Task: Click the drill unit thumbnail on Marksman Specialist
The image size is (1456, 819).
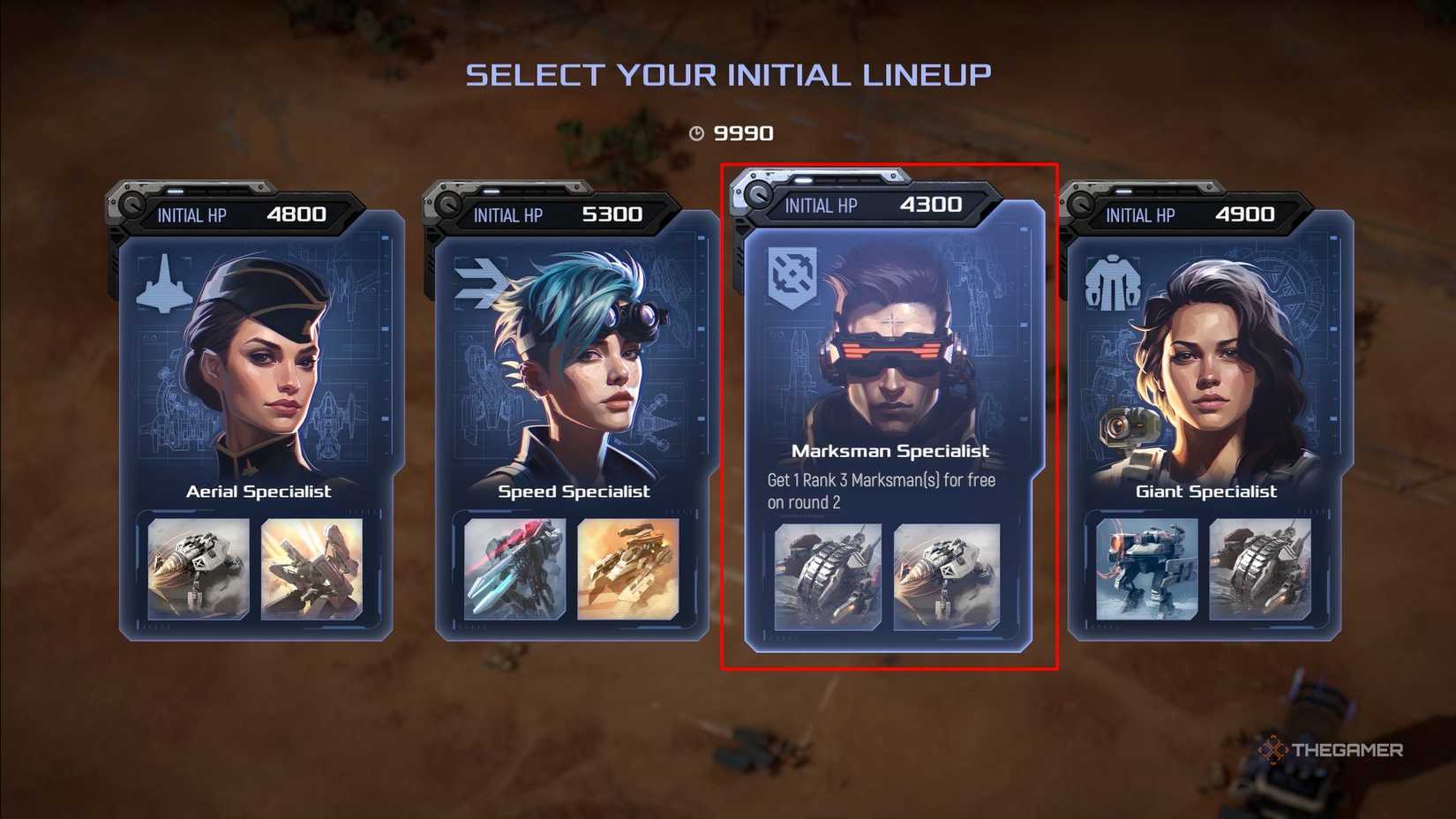Action: click(x=947, y=576)
